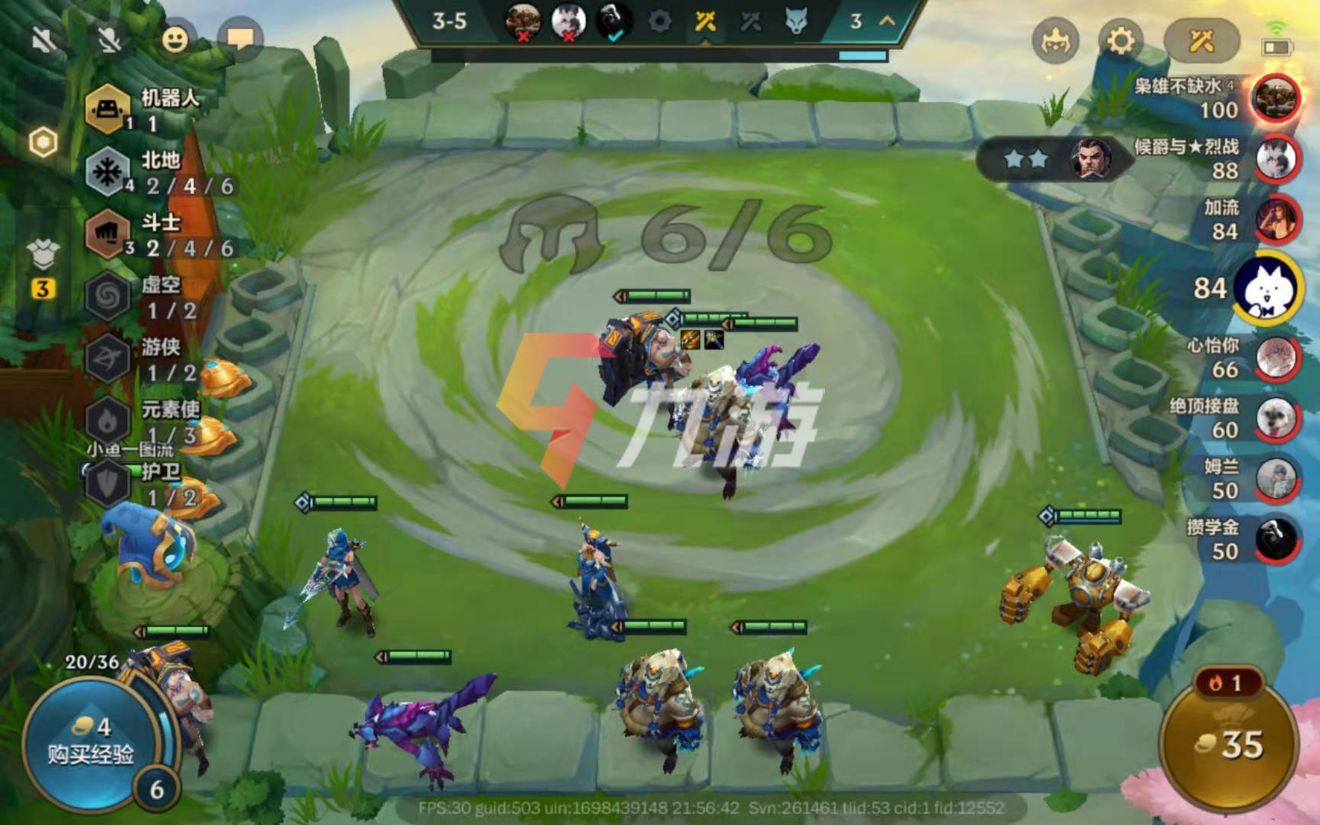This screenshot has height=825, width=1320.
Task: Open the emoji smiley menu
Action: click(175, 39)
